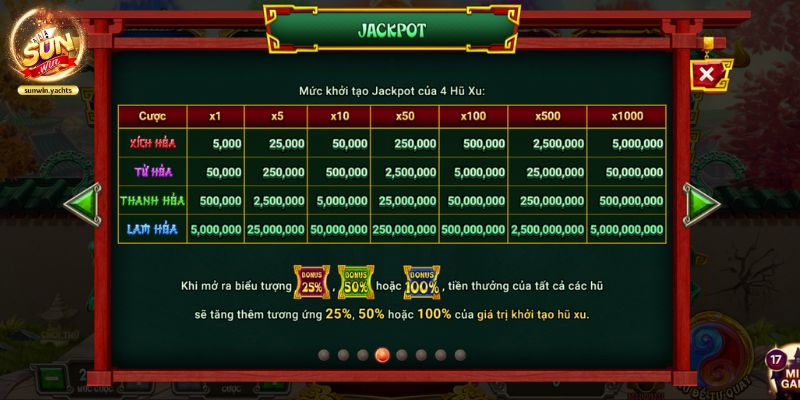Jump to the last page indicator dot
The width and height of the screenshot is (800, 400).
point(460,355)
